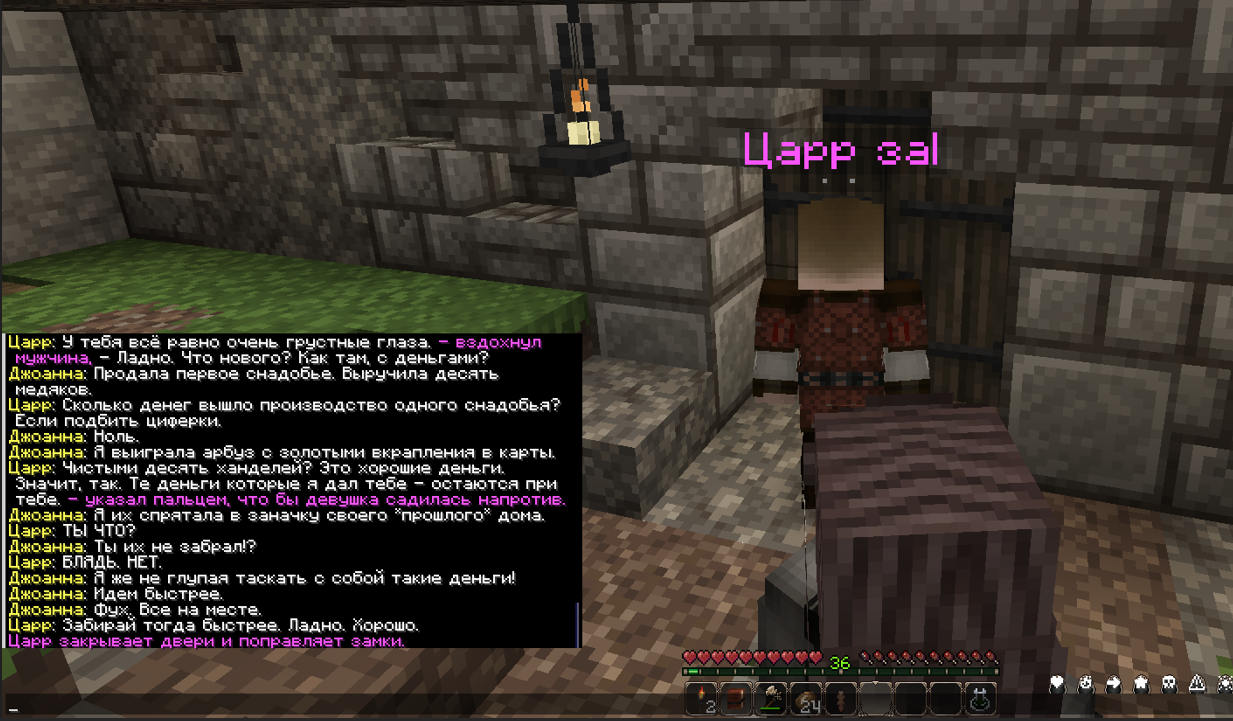Click the chat scrollbar
1233x721 pixels.
pyautogui.click(x=578, y=624)
